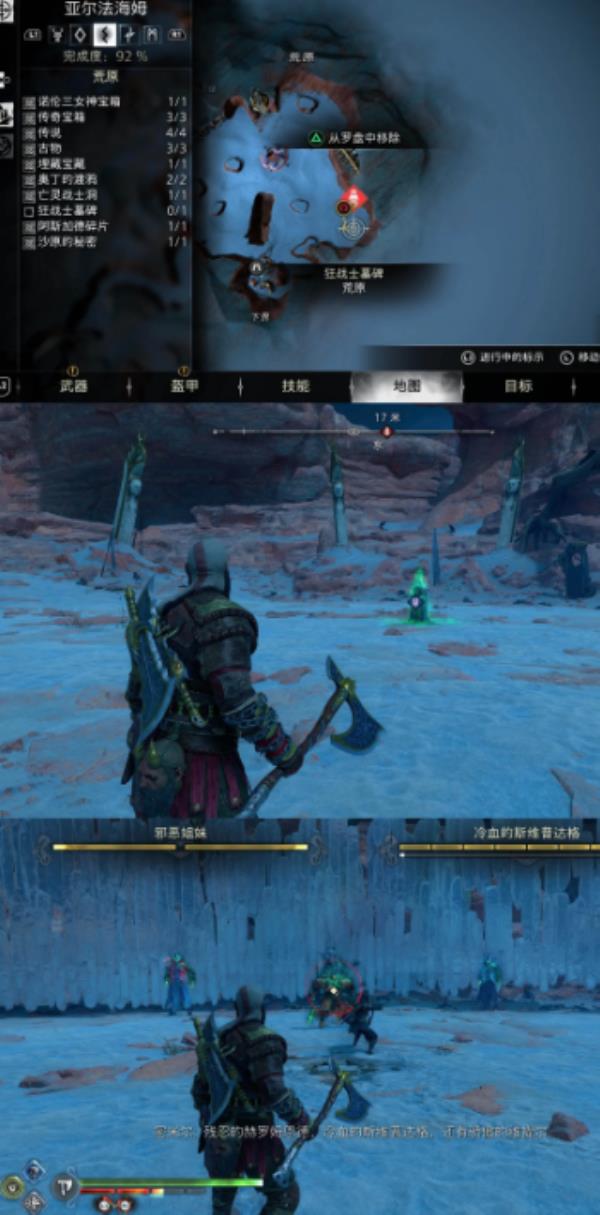Viewport: 600px width, 1215px height.
Task: Switch to the 技能 (Skills) tab
Action: point(295,386)
